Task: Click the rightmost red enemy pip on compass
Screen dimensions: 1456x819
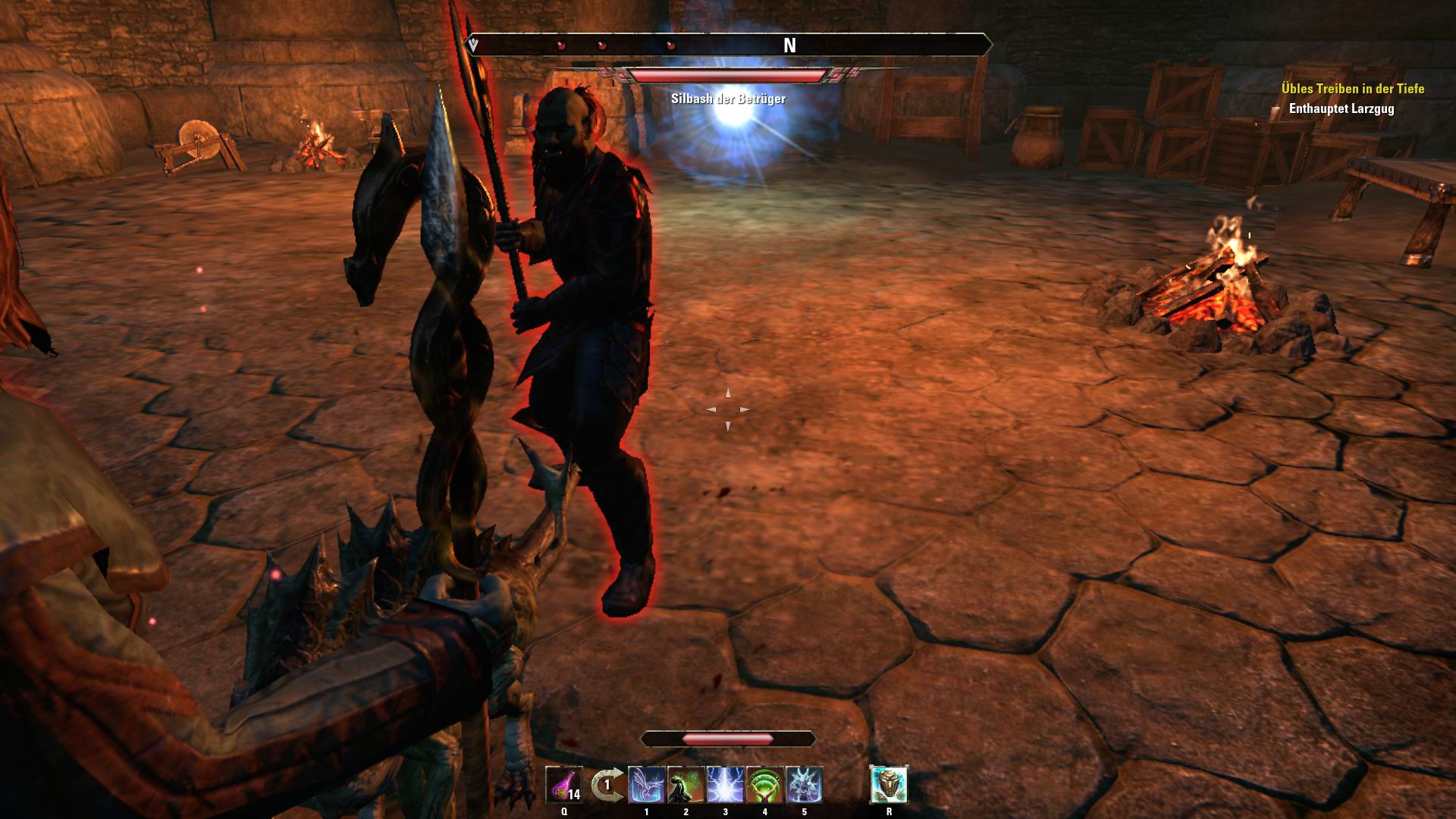Action: 670,45
